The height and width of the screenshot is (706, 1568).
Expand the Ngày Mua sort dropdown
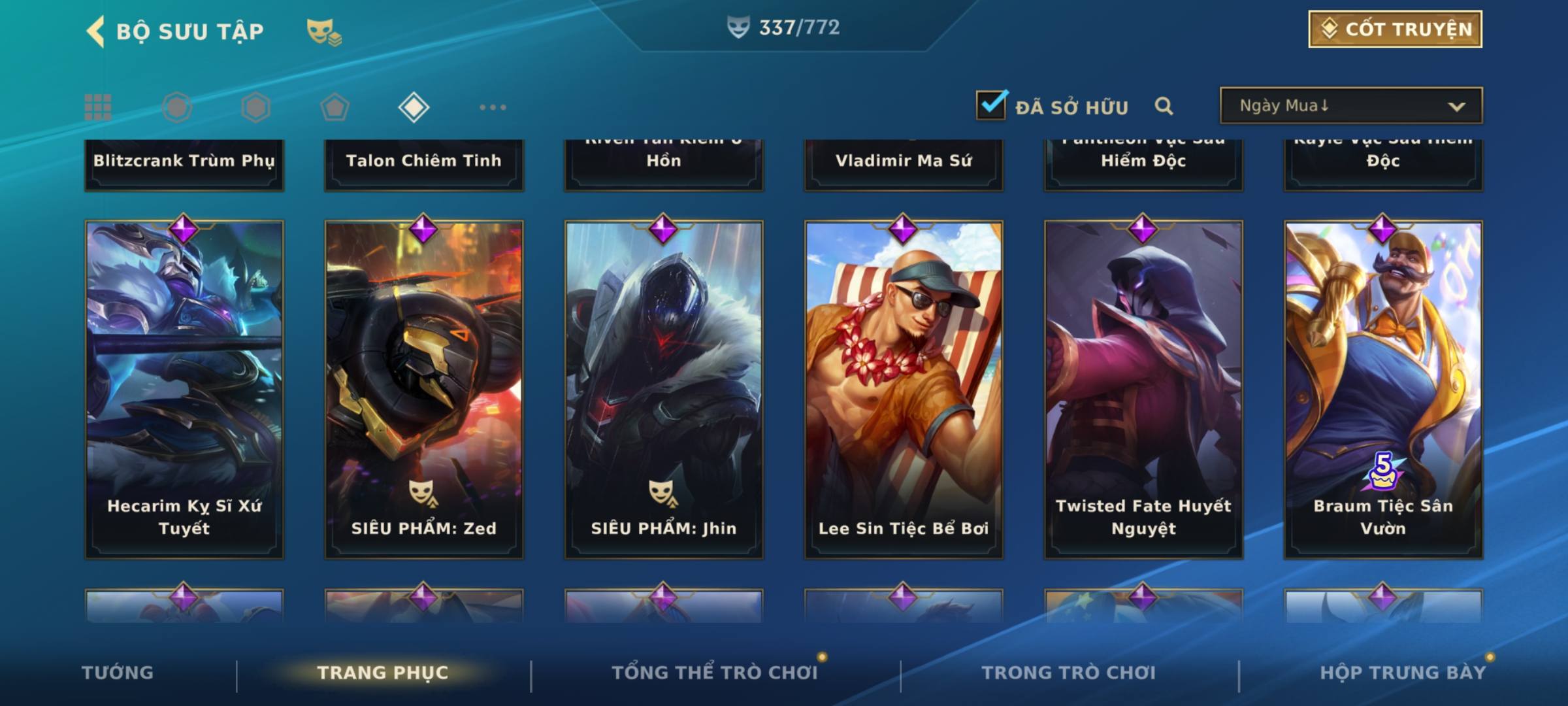(1350, 106)
